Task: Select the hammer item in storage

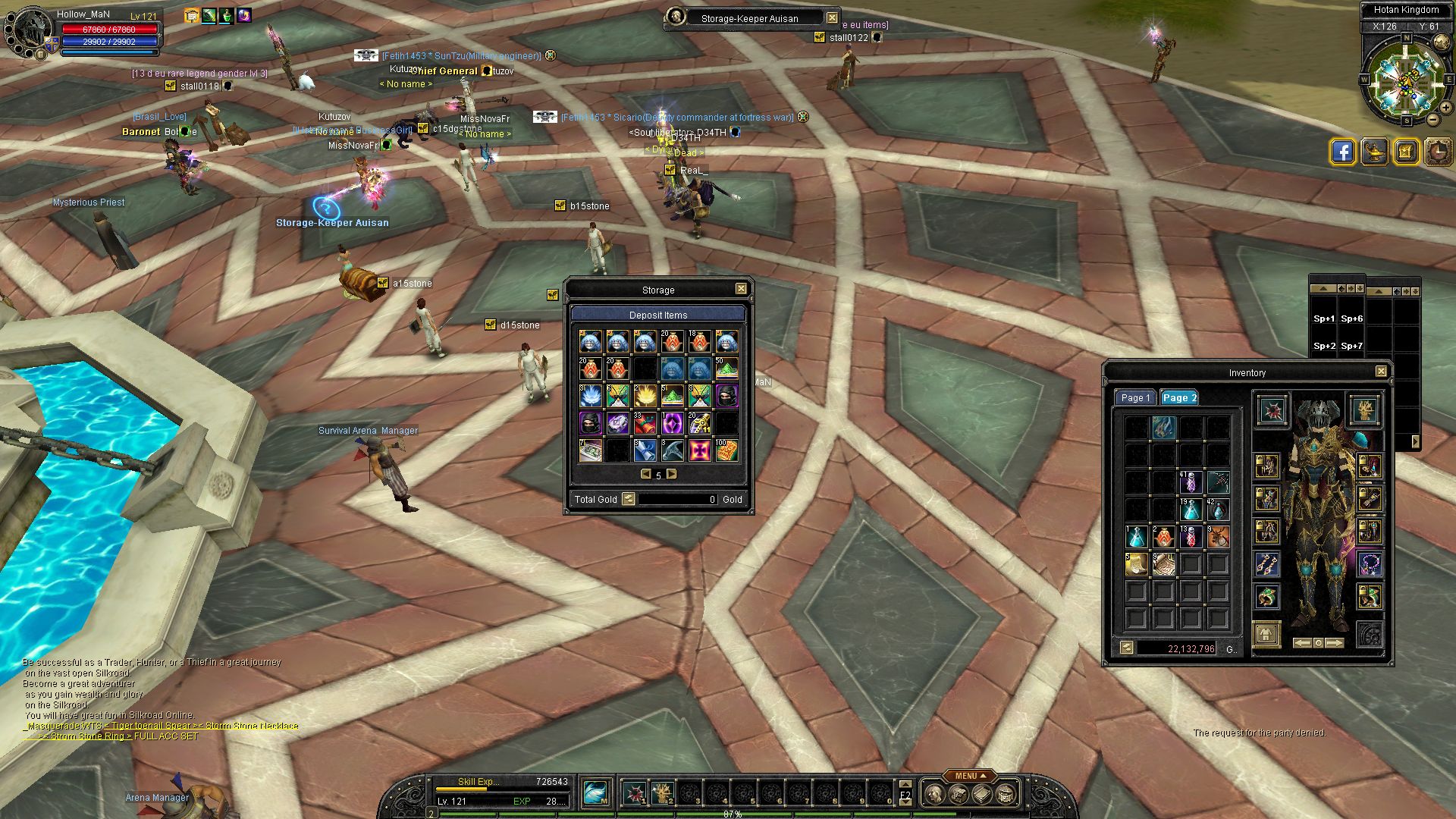Action: 672,450
